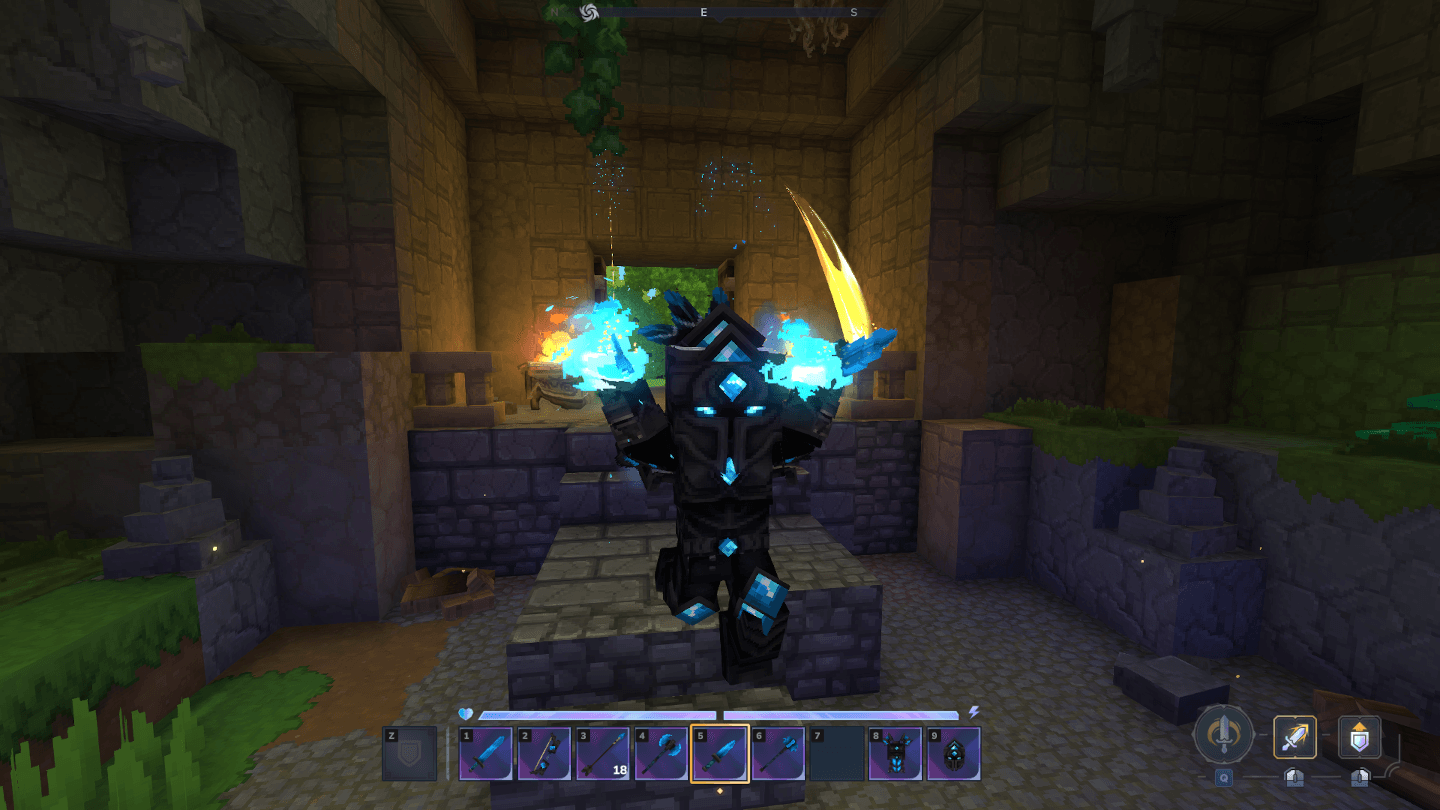1440x810 pixels.
Task: Equip the double-bladed battleaxe in slot 4
Action: [661, 754]
